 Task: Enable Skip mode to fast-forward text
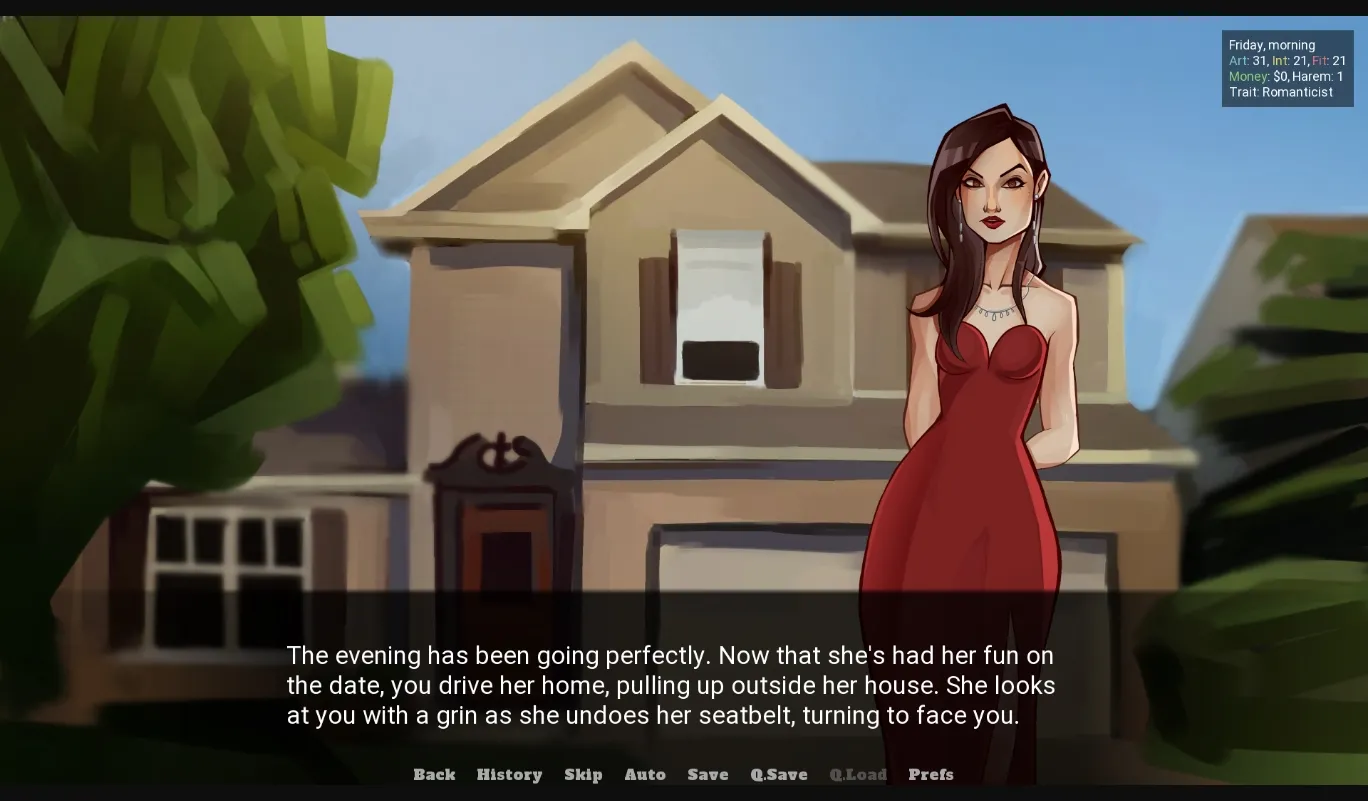[583, 774]
